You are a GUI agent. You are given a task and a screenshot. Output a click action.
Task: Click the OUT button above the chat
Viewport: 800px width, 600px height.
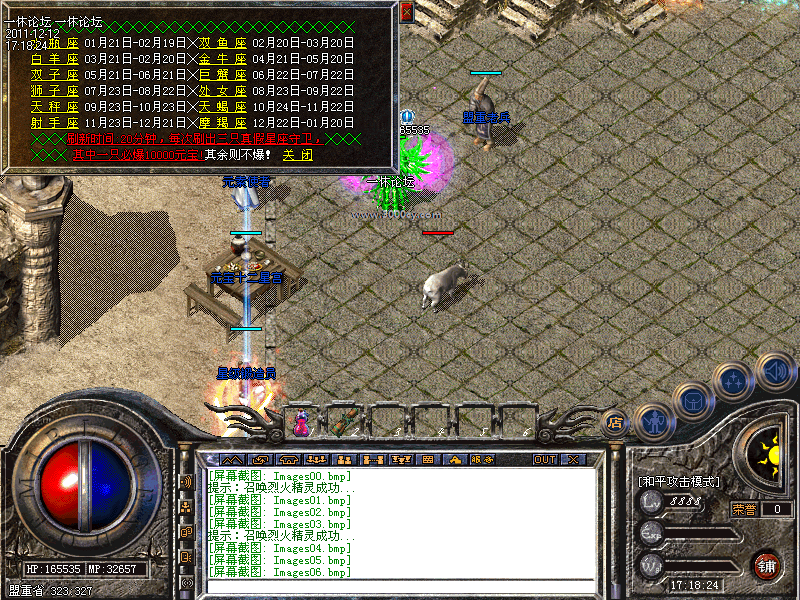[544, 460]
